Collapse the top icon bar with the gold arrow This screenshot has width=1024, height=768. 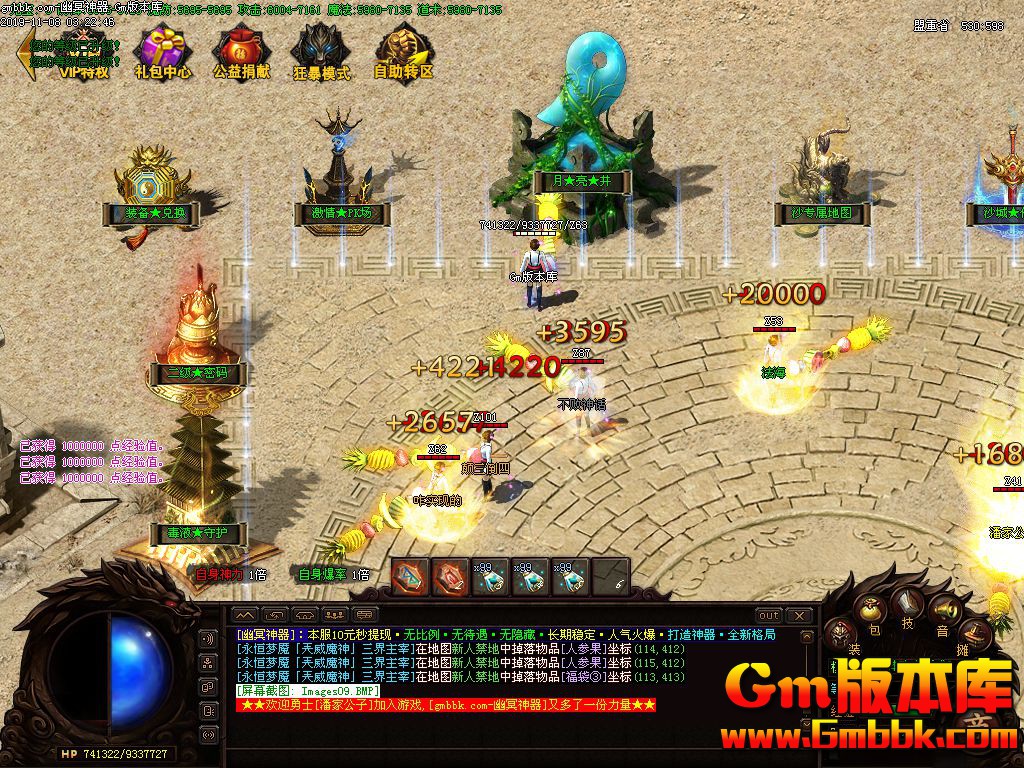[x=26, y=53]
